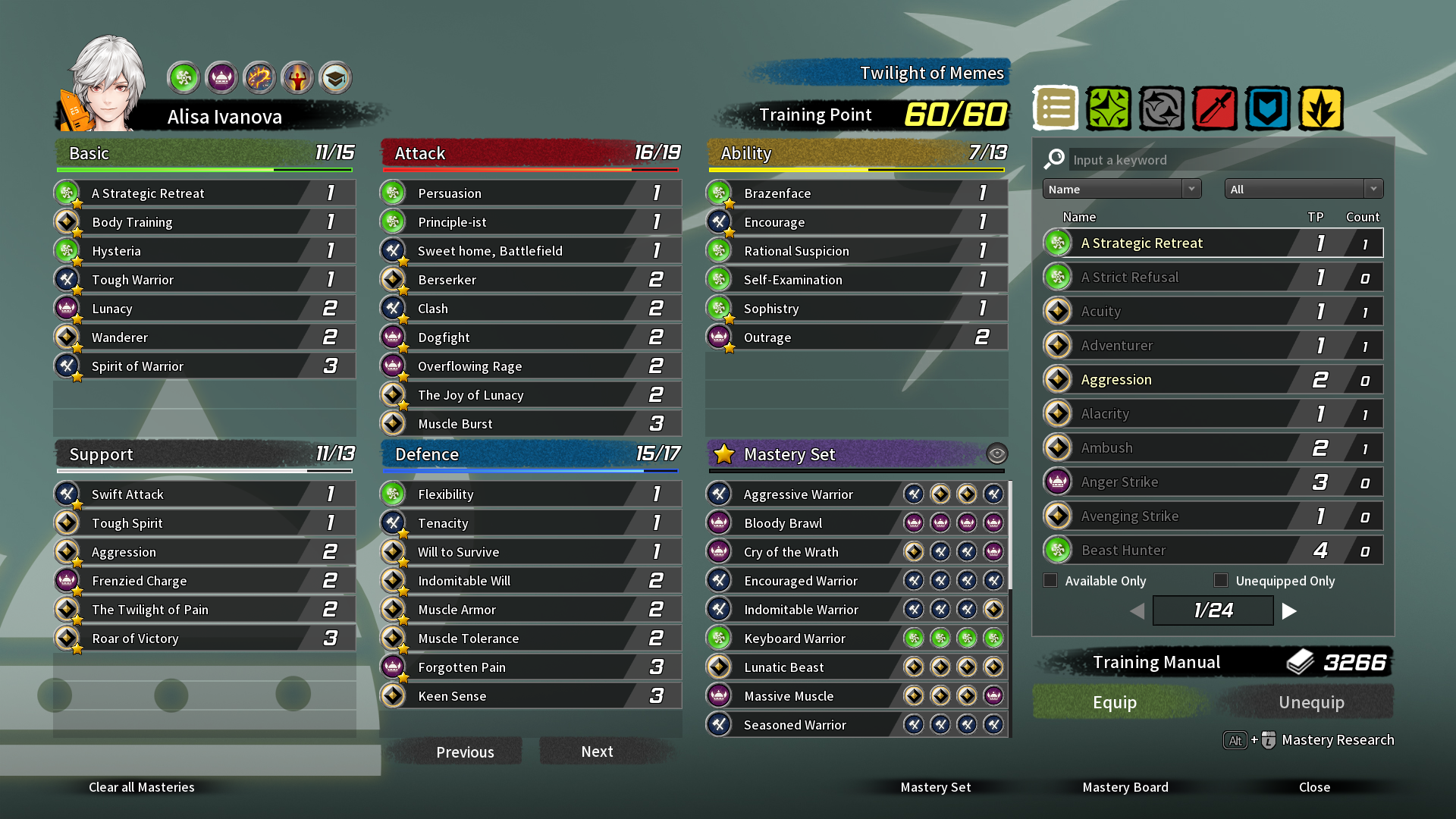Select the blue shield defence filter tab
1456x819 pixels.
[x=1268, y=108]
